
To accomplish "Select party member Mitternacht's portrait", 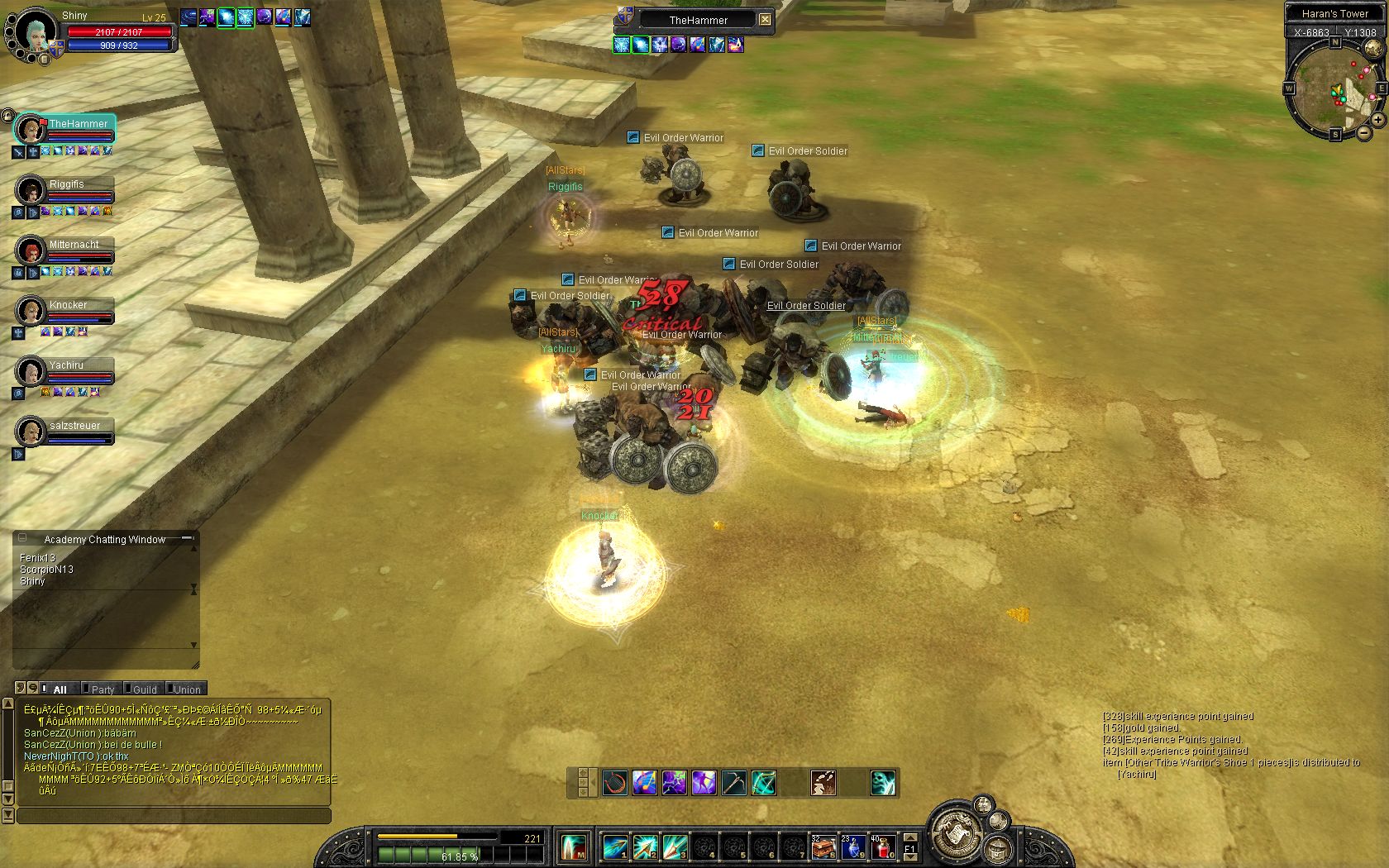I will coord(31,249).
